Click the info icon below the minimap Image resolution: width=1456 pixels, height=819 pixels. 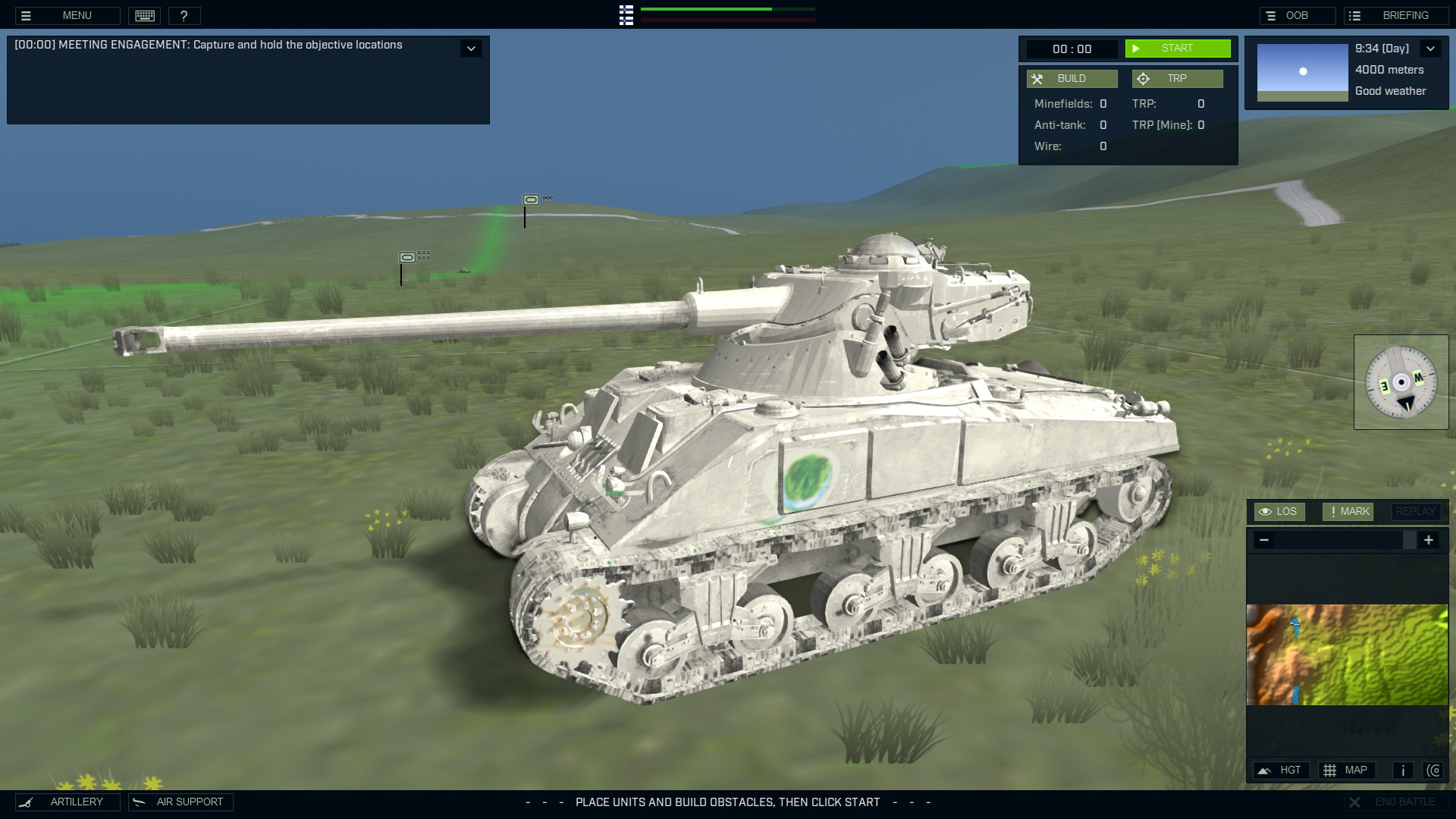tap(1402, 770)
